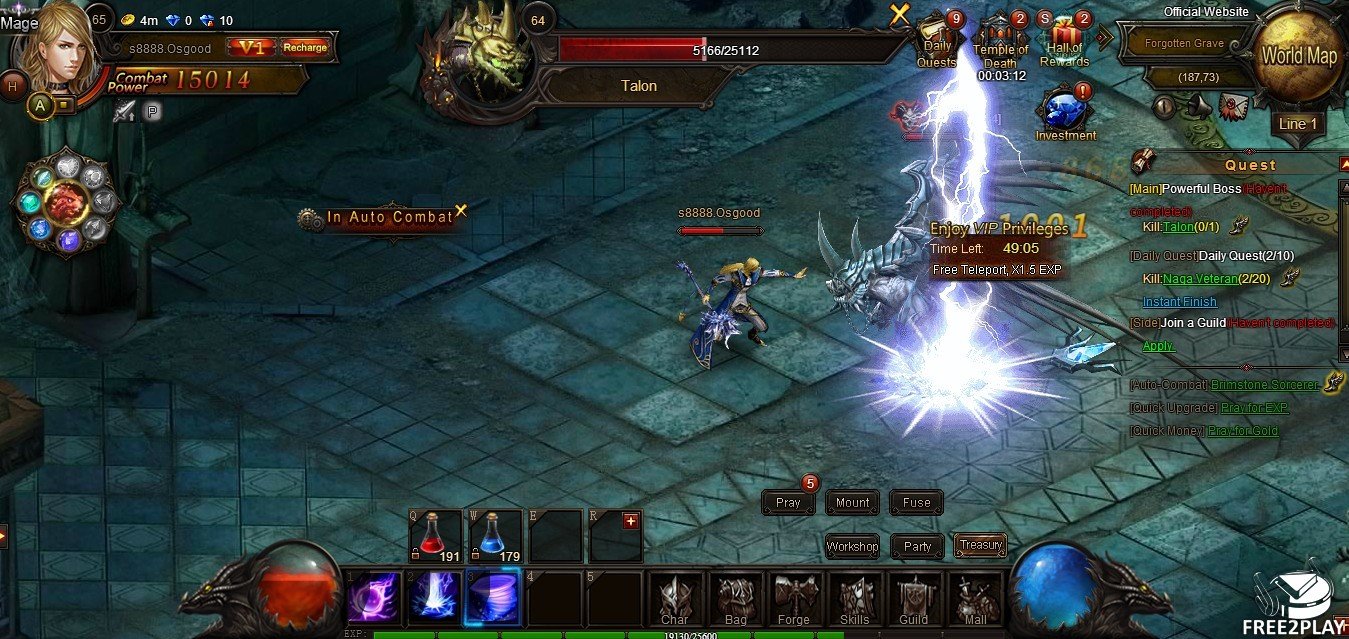Open the Guild menu
The width and height of the screenshot is (1349, 639).
(913, 599)
